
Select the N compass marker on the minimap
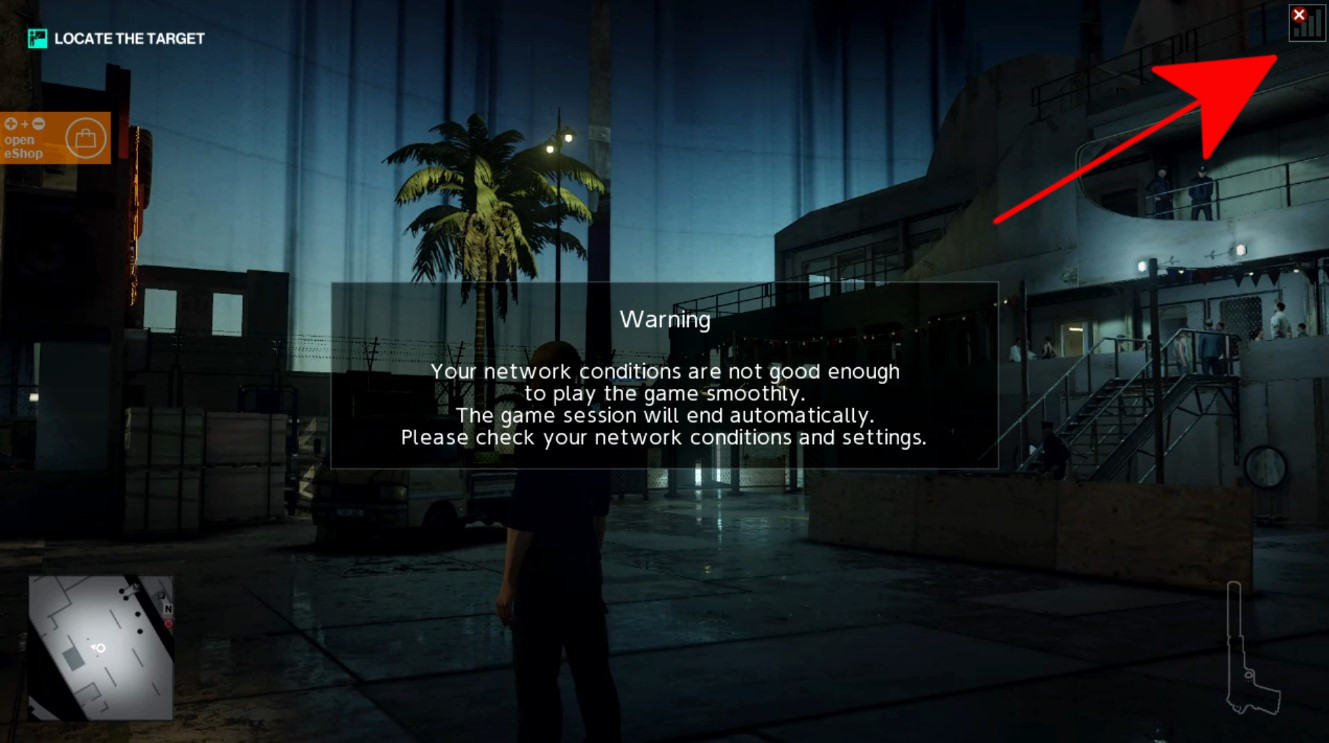(x=169, y=607)
